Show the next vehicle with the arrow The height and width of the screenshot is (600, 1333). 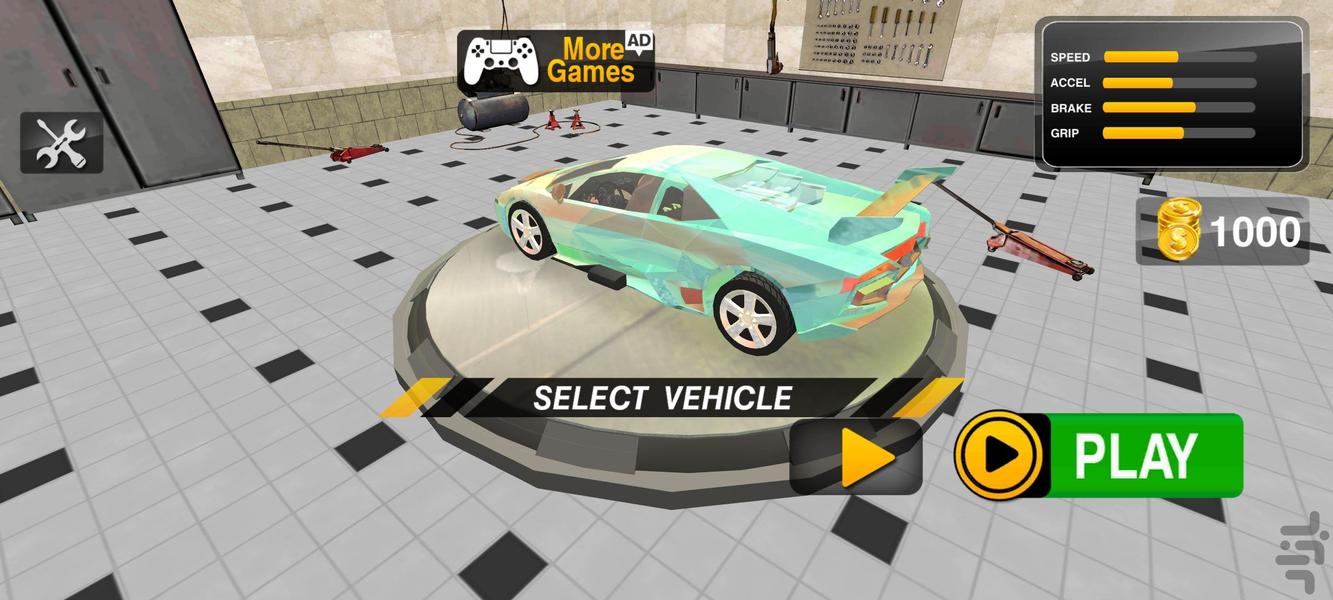click(x=857, y=457)
